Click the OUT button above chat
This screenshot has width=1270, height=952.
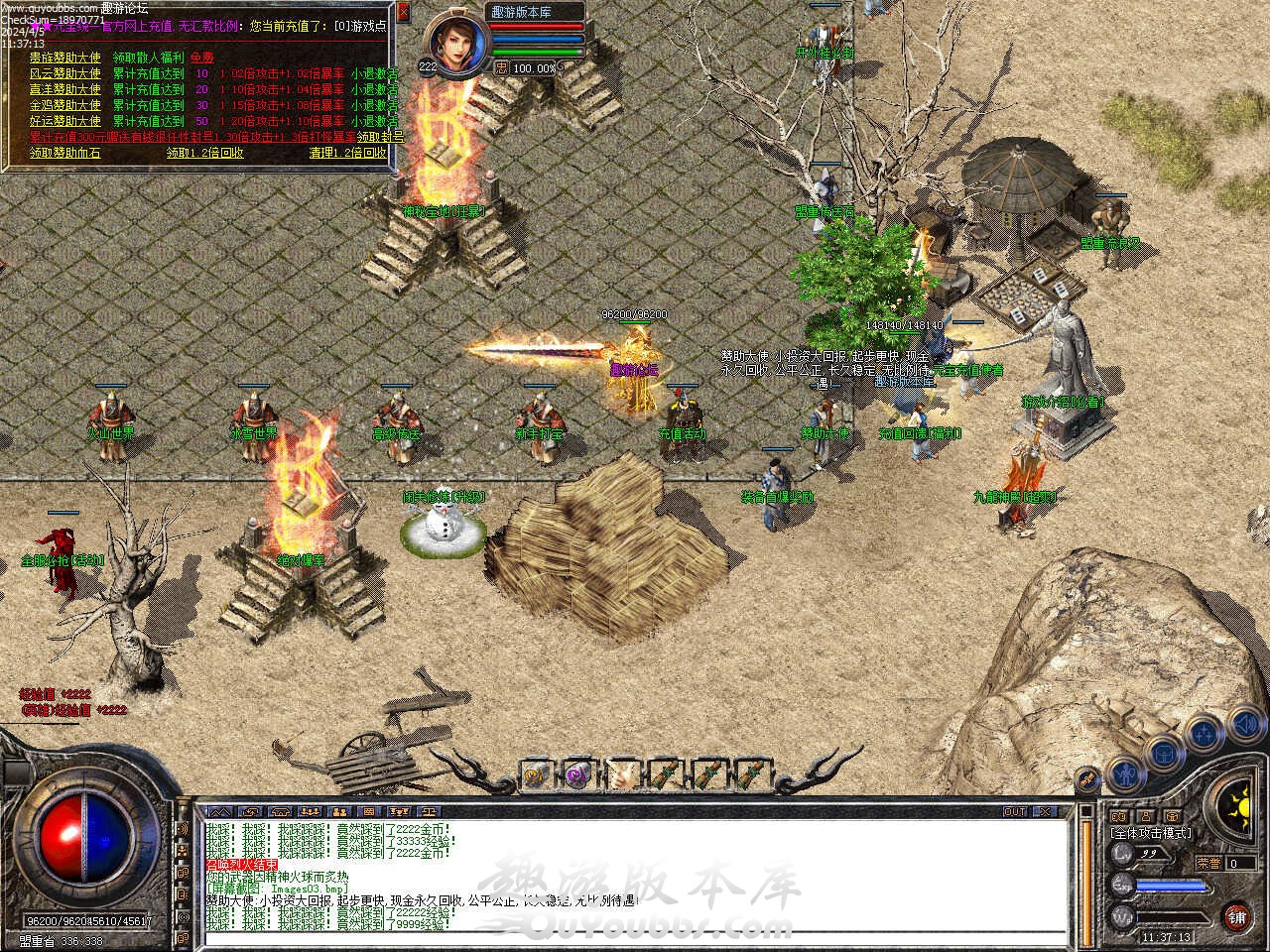[1015, 811]
